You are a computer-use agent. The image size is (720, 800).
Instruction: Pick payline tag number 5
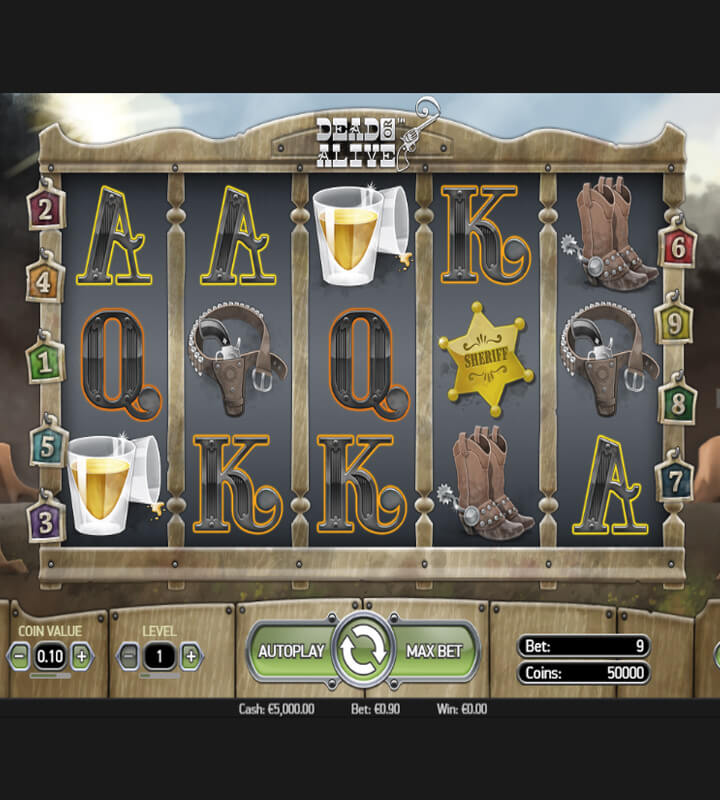click(x=46, y=446)
